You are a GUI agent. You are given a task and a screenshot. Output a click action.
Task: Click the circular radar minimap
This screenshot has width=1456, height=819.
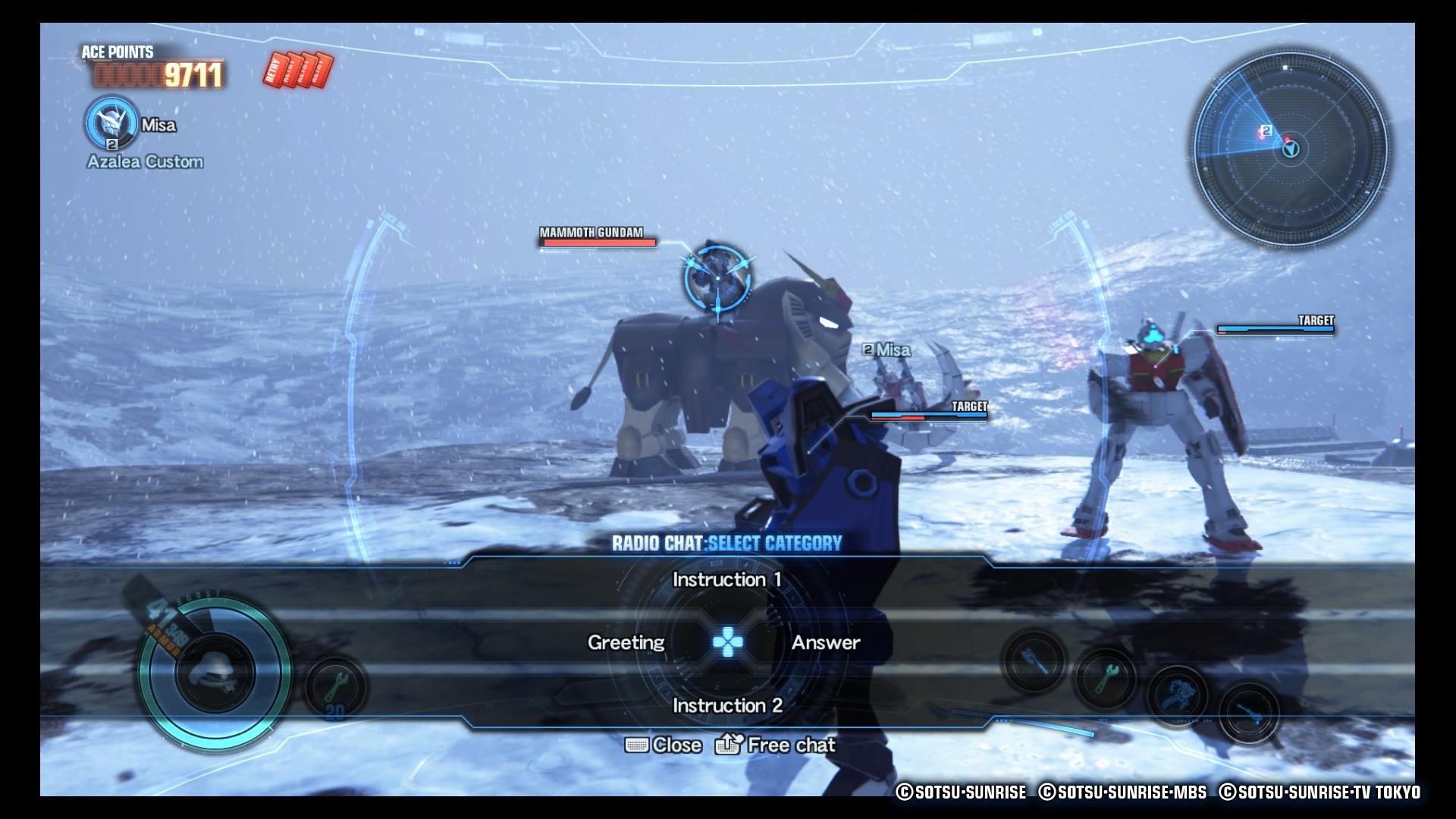coord(1291,149)
